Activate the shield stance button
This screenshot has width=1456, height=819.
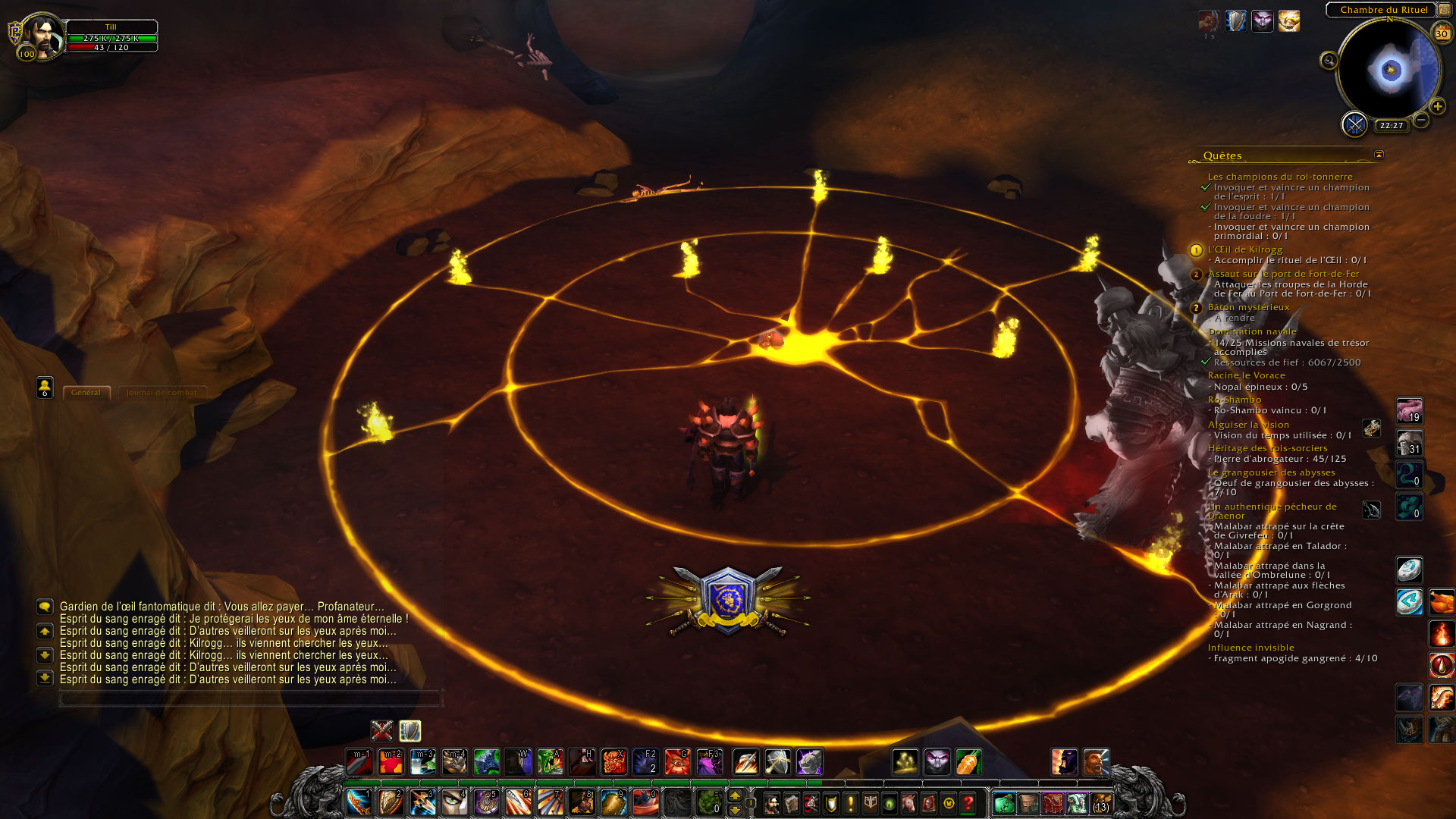click(x=410, y=730)
